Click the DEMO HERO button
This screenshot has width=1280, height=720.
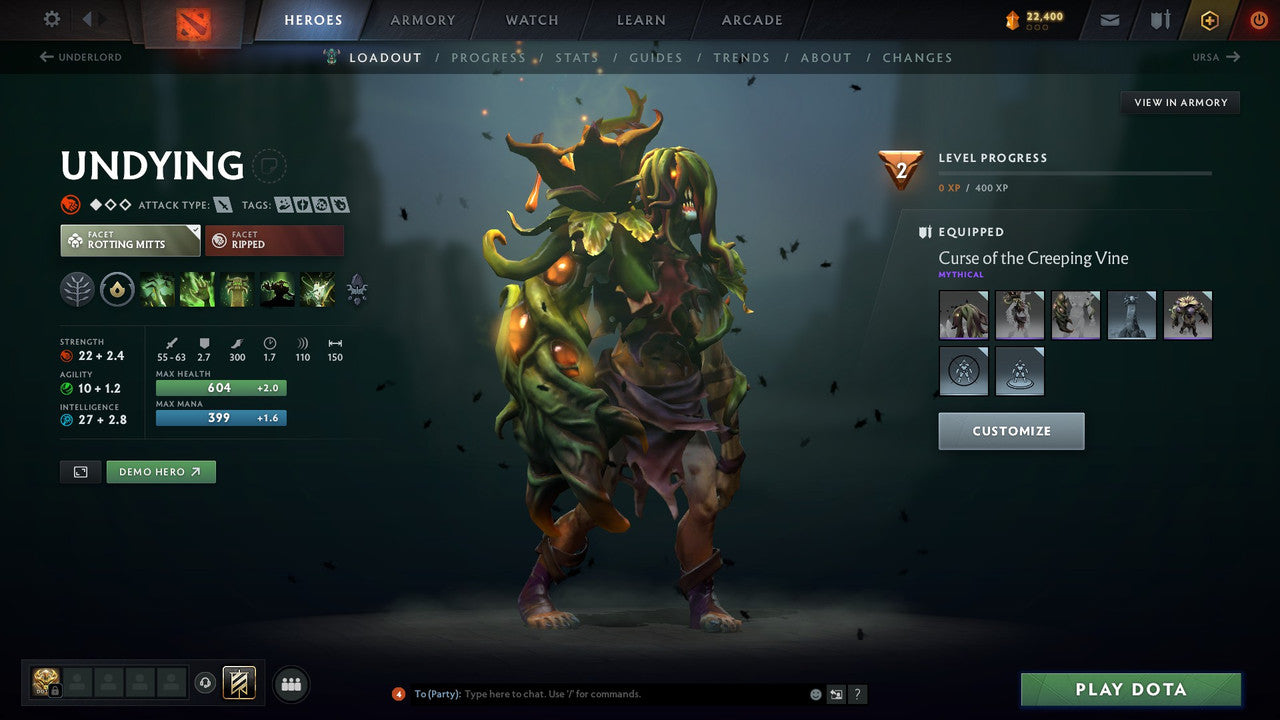click(160, 471)
